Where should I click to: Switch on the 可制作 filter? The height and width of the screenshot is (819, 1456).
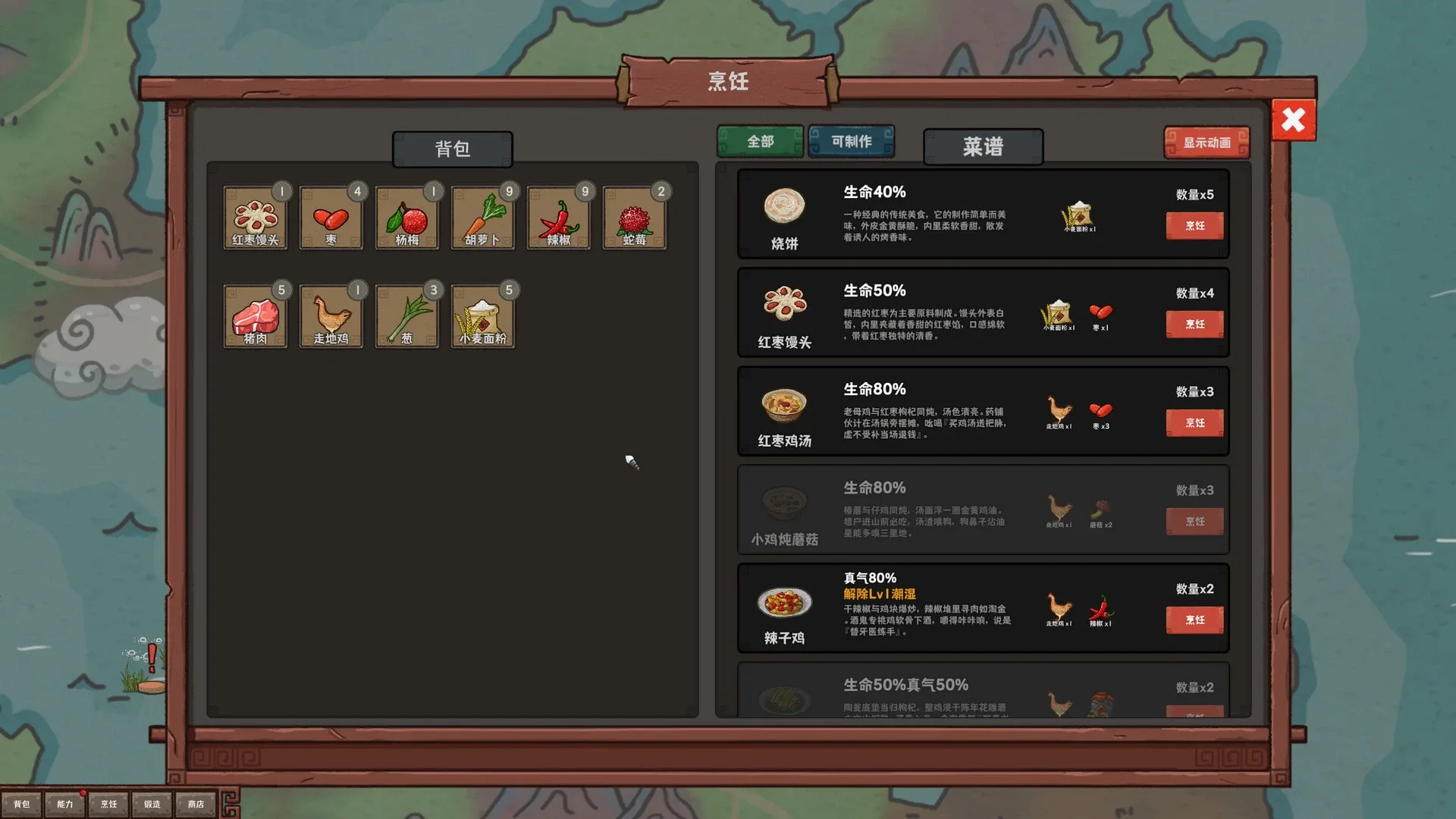[851, 140]
